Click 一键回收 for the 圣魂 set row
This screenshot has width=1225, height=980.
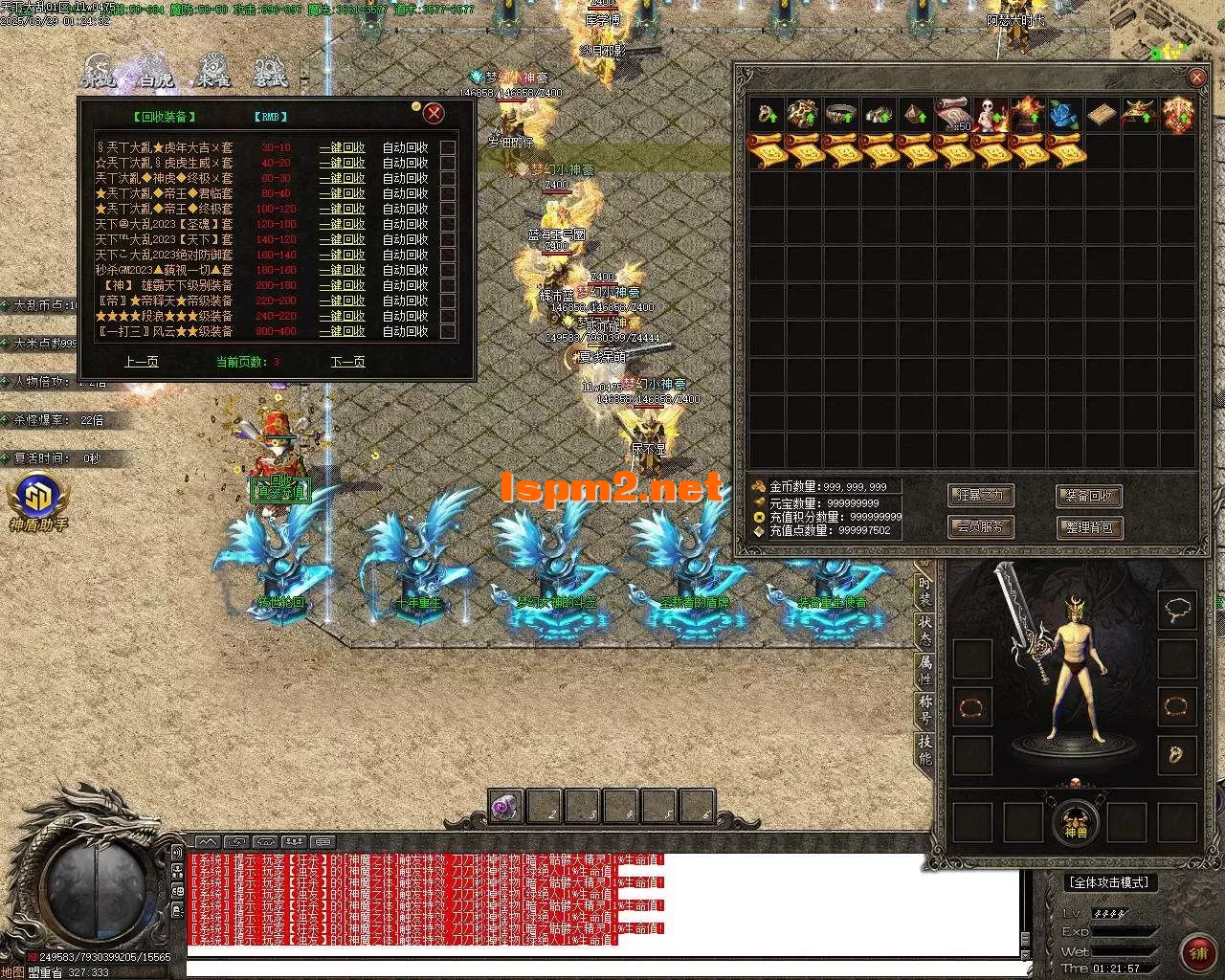342,224
